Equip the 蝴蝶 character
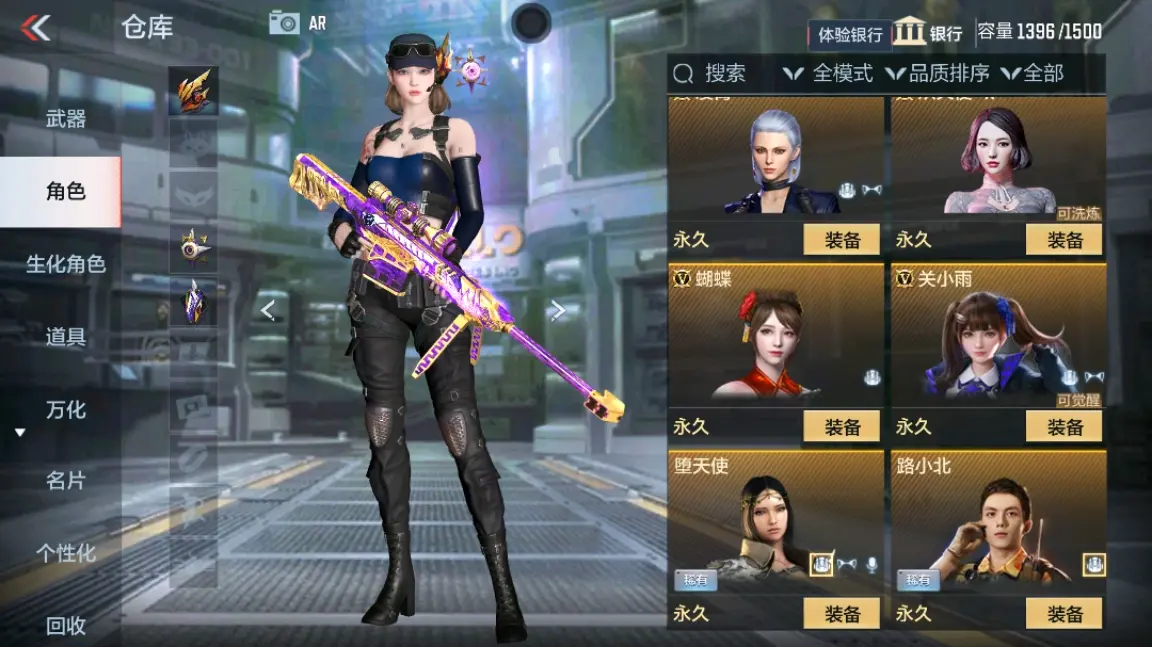The height and width of the screenshot is (647, 1152). (x=842, y=427)
